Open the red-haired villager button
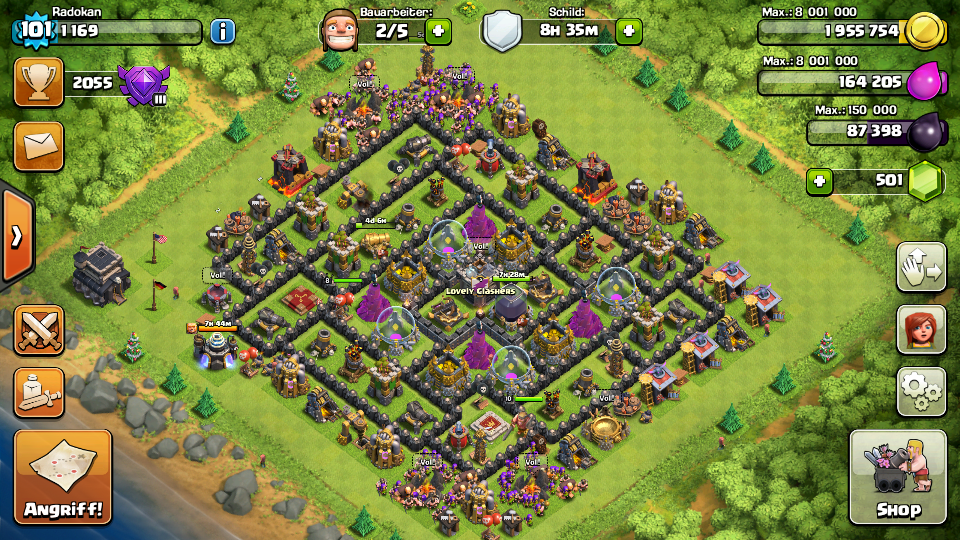The height and width of the screenshot is (540, 960). click(921, 329)
